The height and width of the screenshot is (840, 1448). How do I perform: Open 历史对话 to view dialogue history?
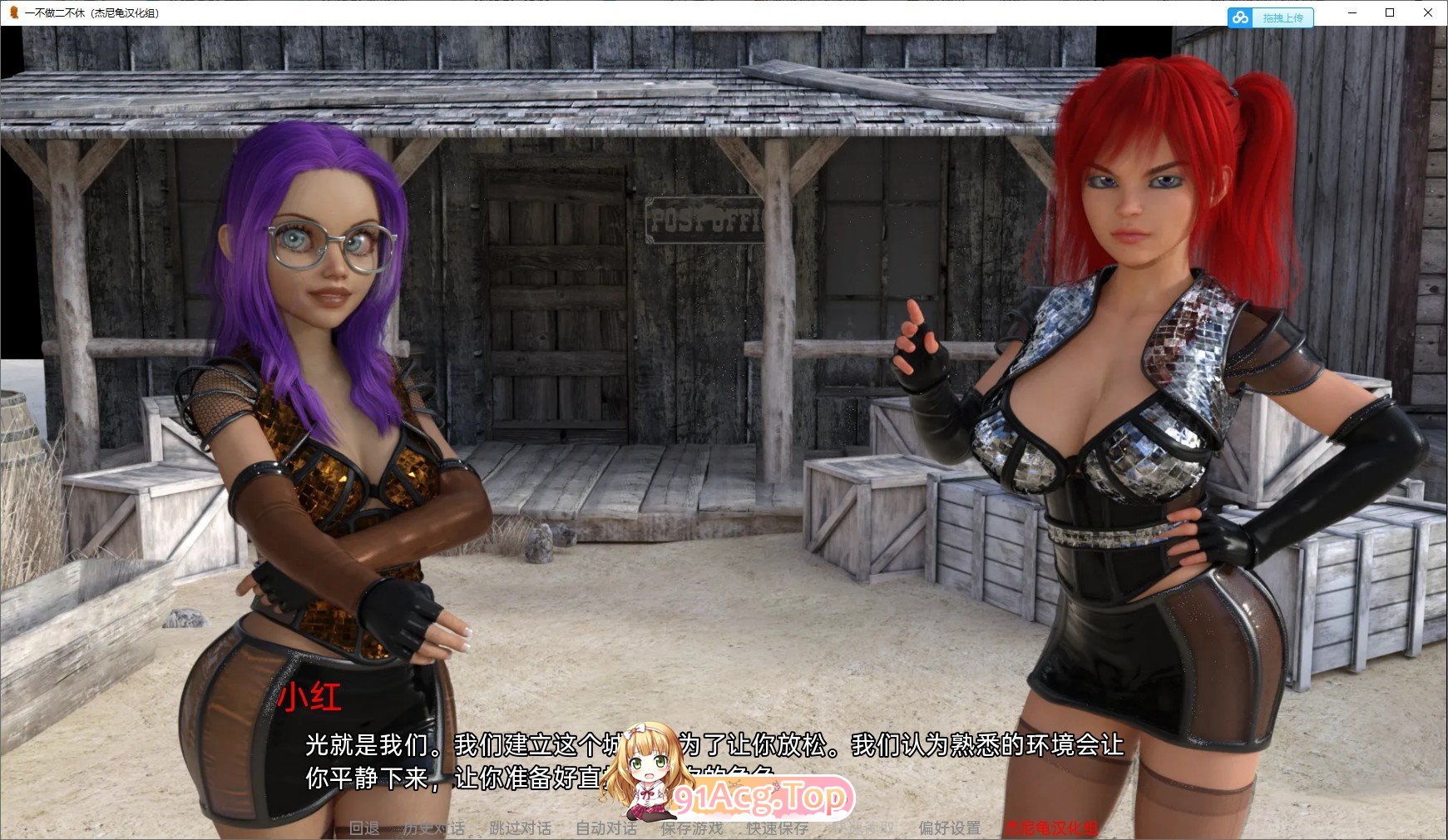436,829
